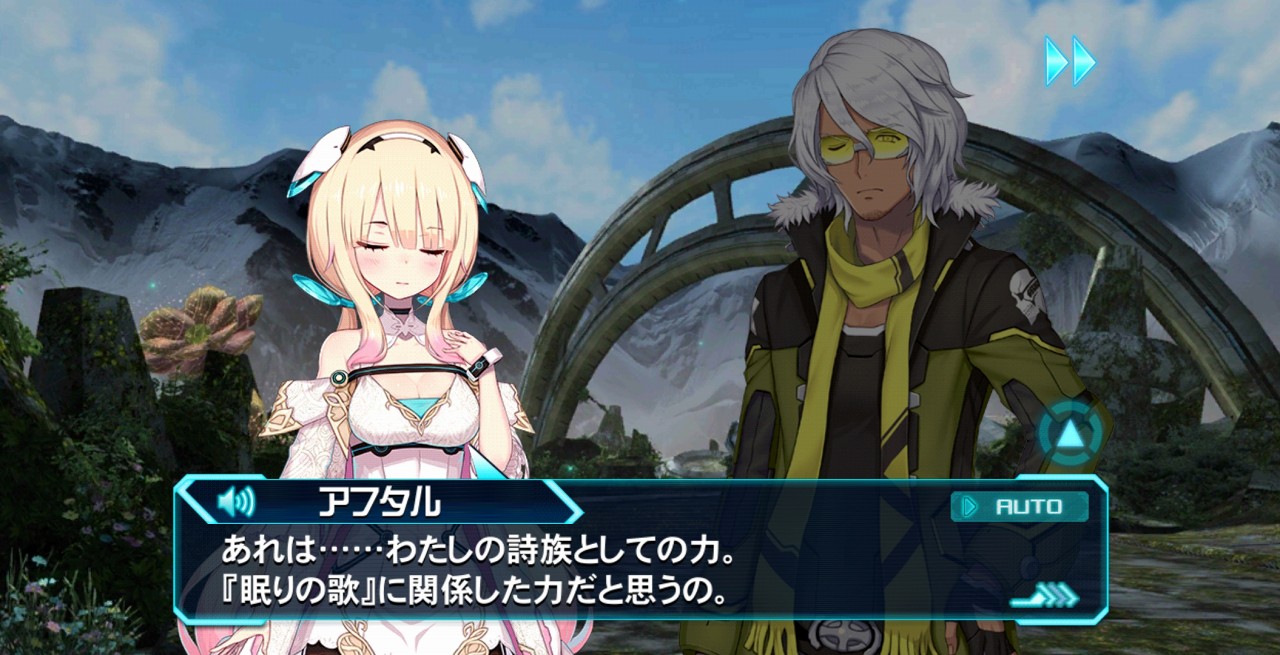The width and height of the screenshot is (1280, 655).
Task: Hide the dialogue box with the triangle button
Action: 1071,435
